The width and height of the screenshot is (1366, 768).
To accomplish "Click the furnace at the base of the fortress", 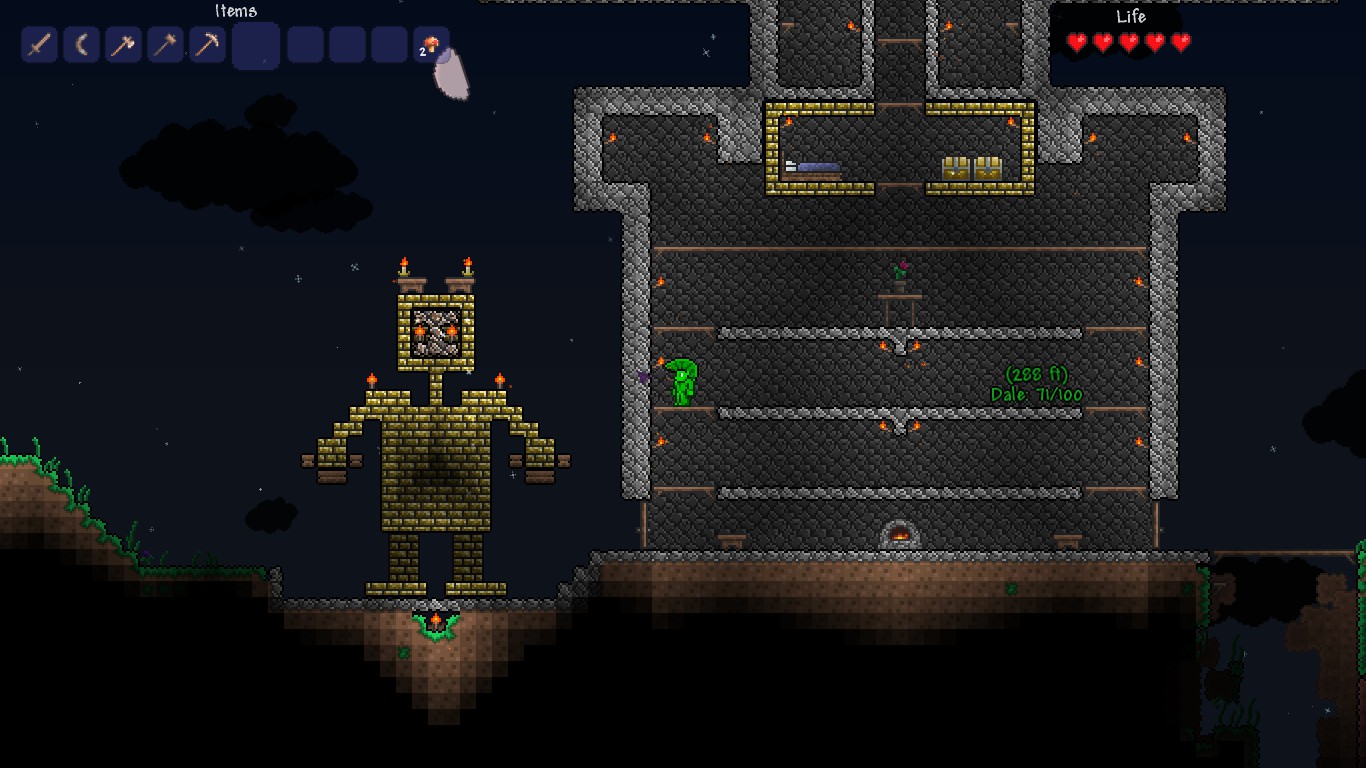I will point(898,531).
